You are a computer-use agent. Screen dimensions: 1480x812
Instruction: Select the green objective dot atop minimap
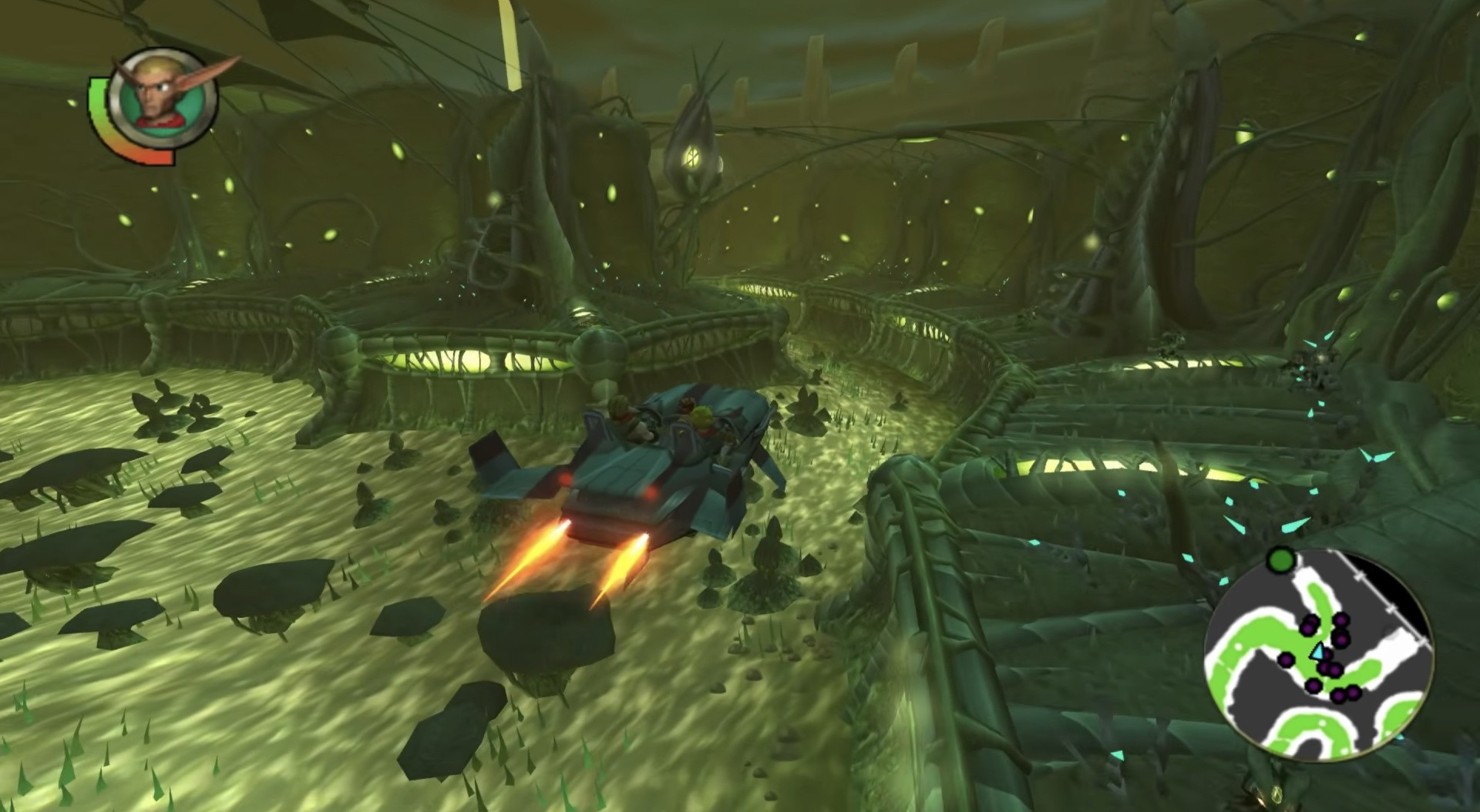(1281, 559)
